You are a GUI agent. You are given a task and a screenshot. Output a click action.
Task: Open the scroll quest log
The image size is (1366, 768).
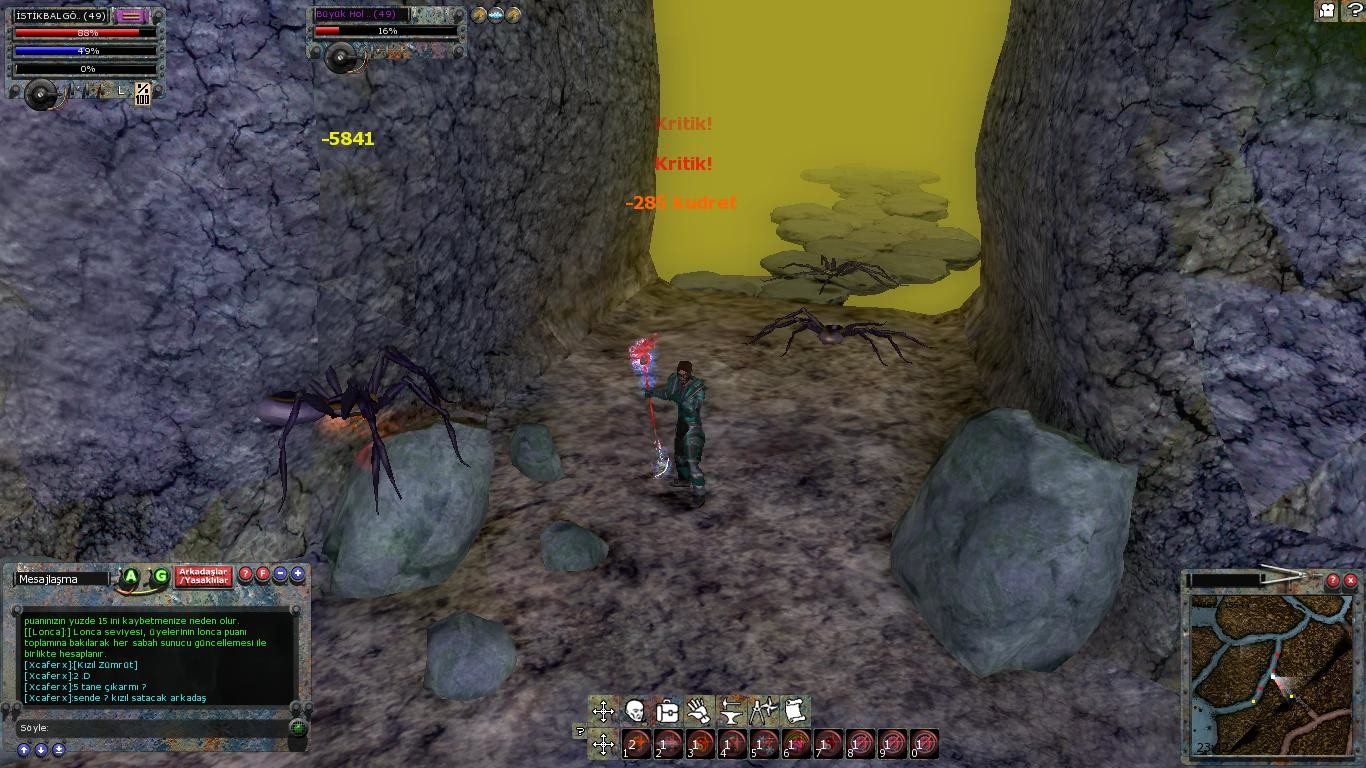pyautogui.click(x=795, y=711)
